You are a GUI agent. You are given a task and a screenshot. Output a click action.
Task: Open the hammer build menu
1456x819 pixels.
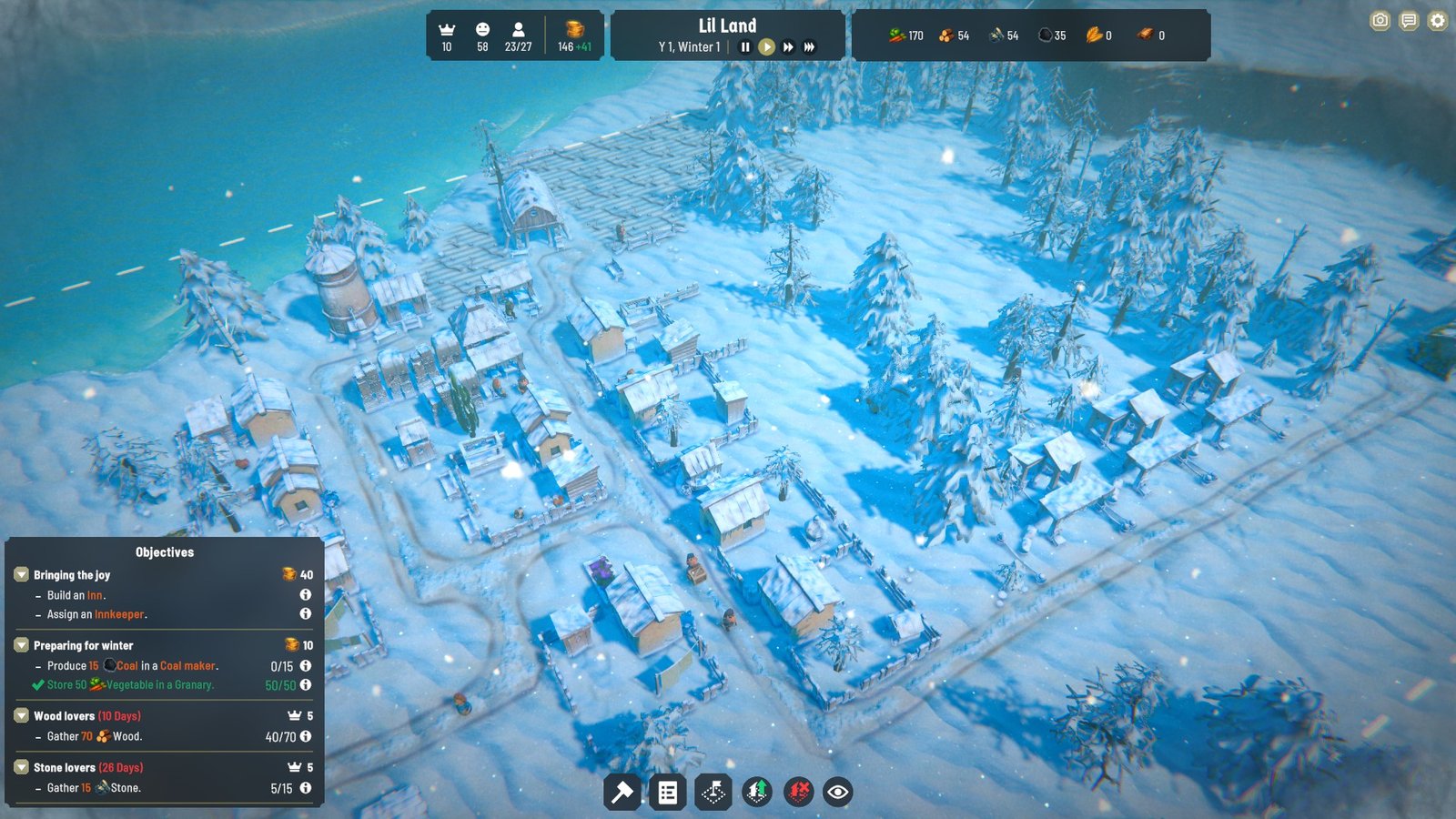click(x=622, y=793)
